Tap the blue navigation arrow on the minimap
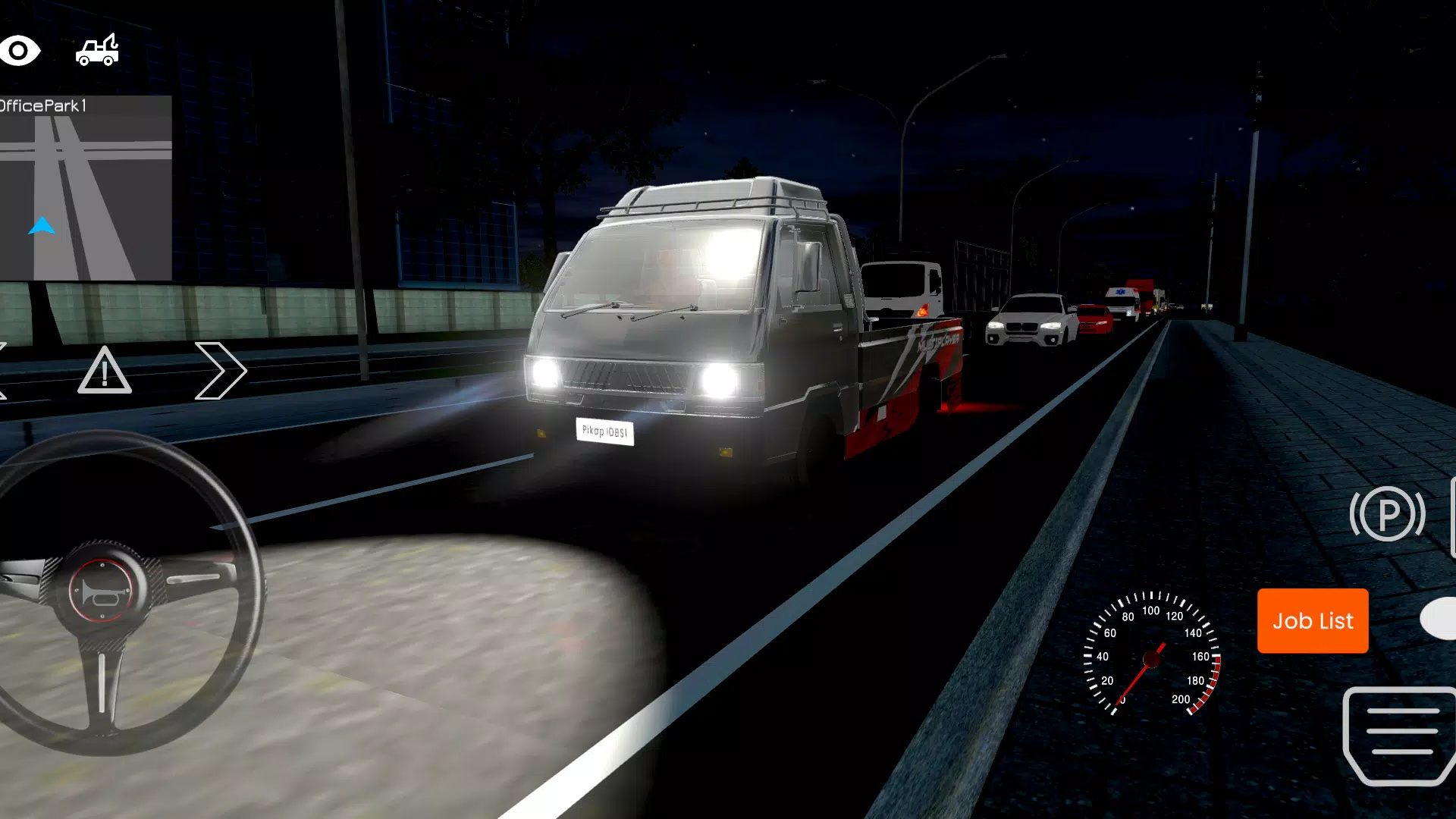The height and width of the screenshot is (819, 1456). click(x=44, y=224)
